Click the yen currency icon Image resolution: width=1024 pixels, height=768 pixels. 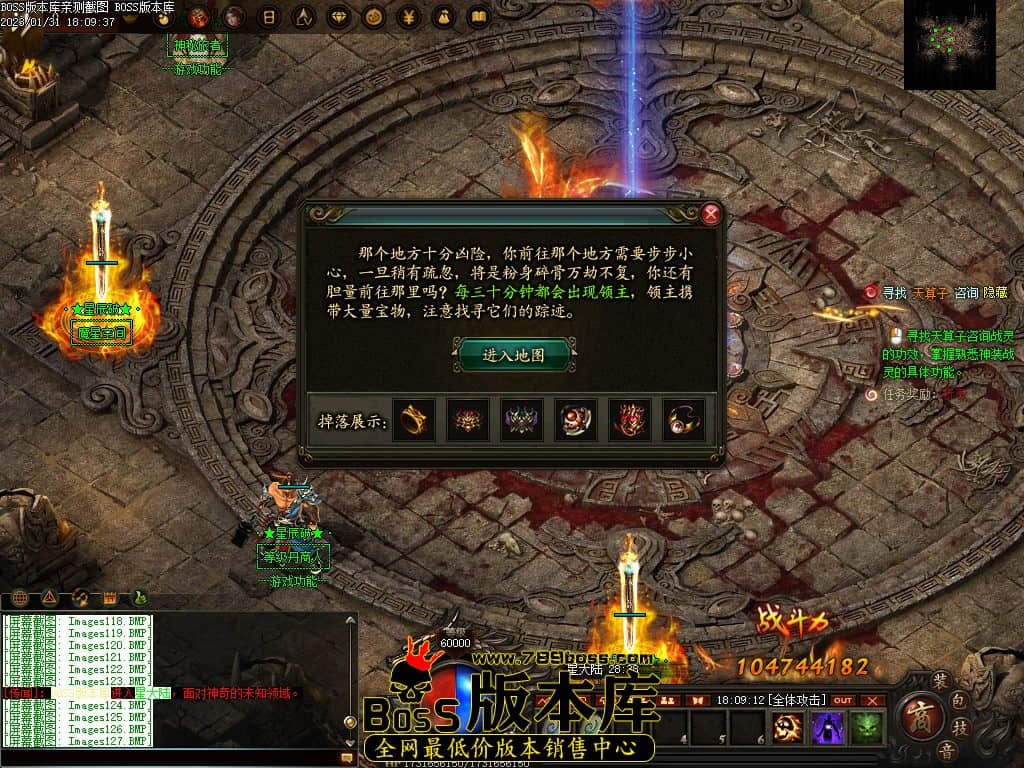pyautogui.click(x=408, y=17)
